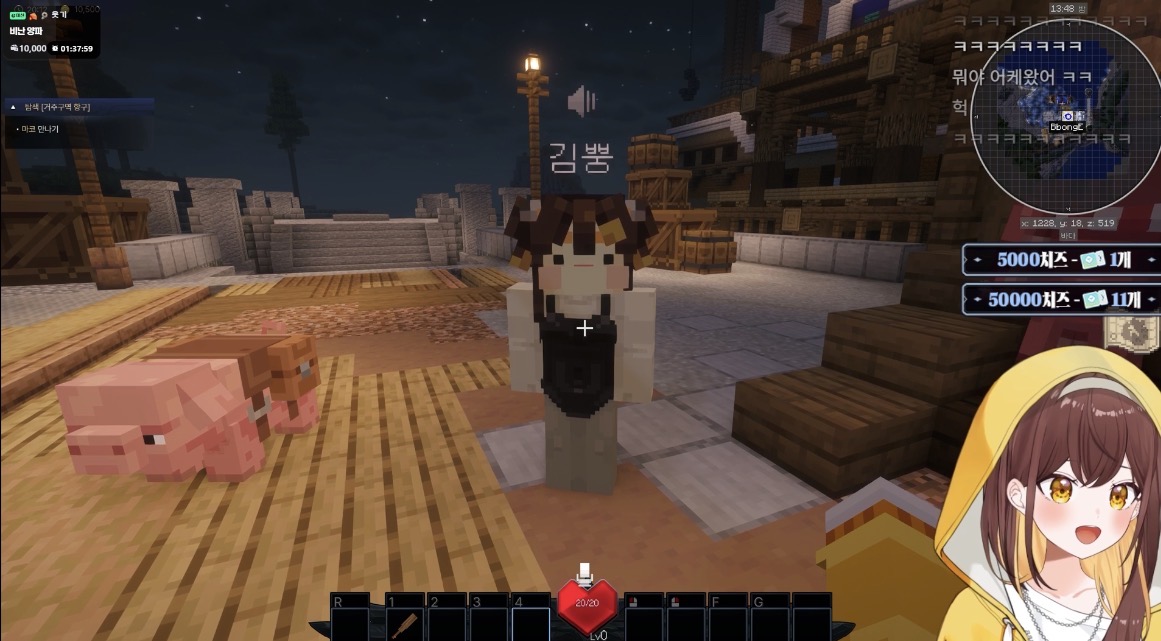Select the hotbar slot labeled F
The height and width of the screenshot is (641, 1161).
[x=727, y=620]
